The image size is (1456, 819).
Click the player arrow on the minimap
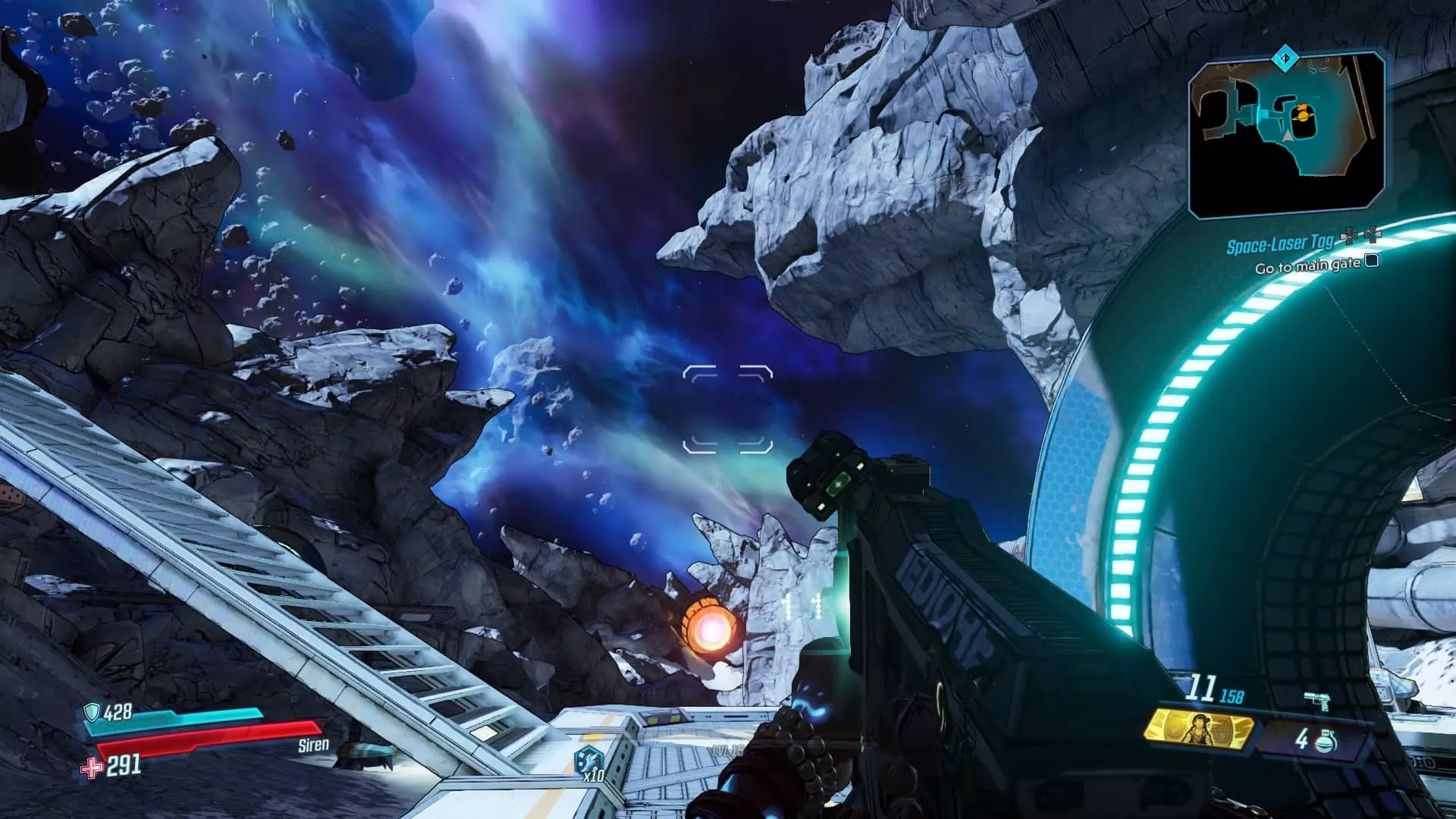pyautogui.click(x=1287, y=137)
